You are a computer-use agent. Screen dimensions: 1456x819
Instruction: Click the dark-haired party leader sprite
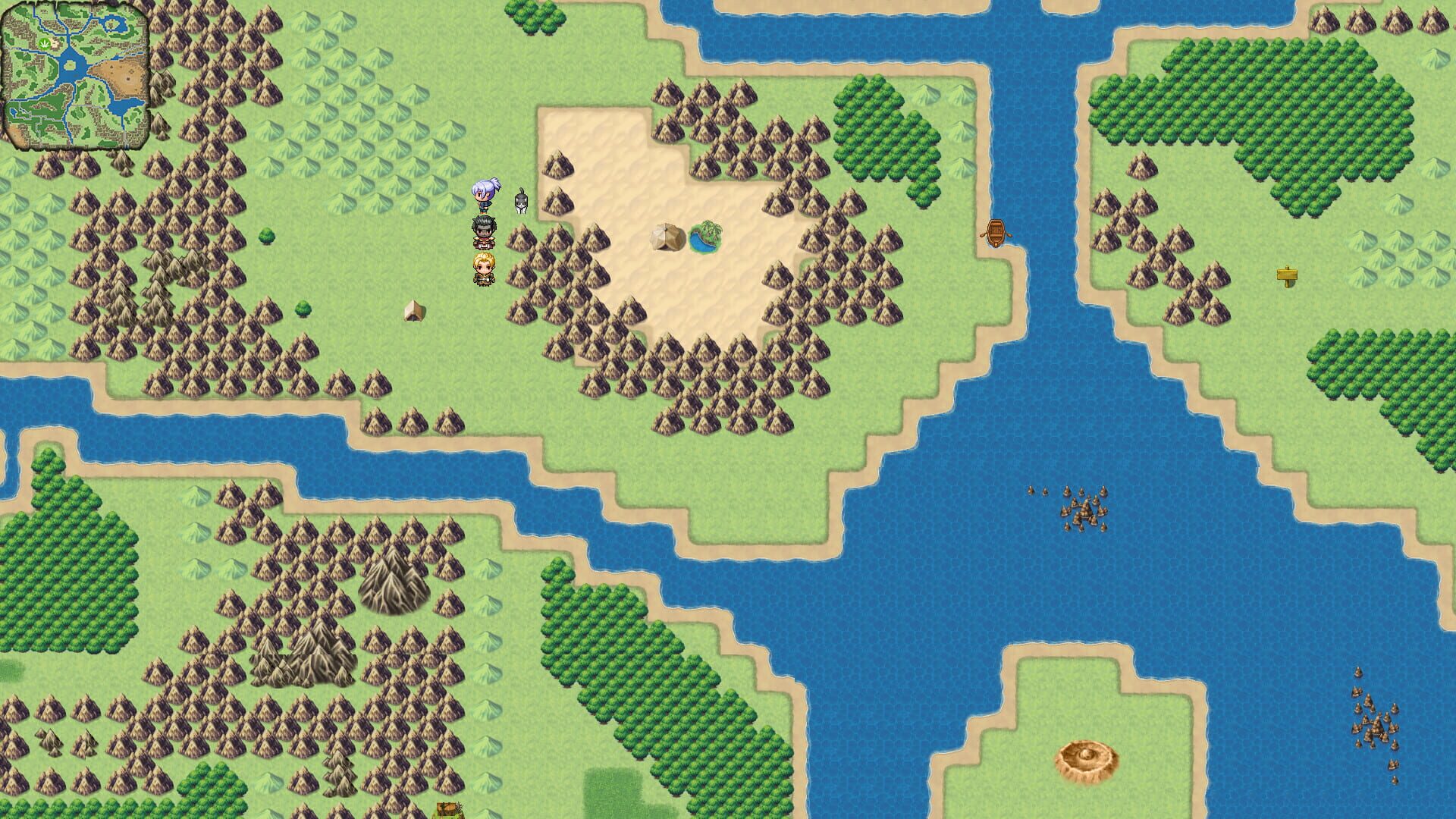[x=483, y=231]
